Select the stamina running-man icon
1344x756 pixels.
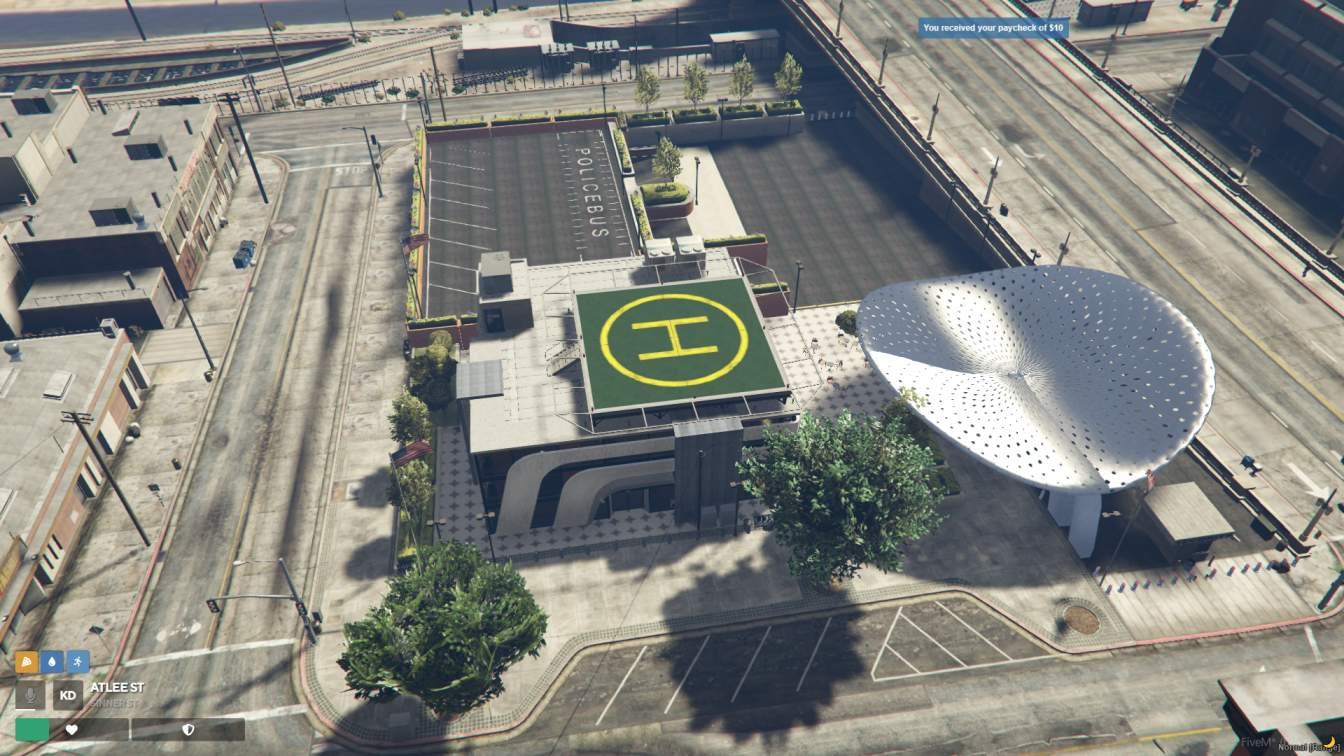(x=78, y=661)
